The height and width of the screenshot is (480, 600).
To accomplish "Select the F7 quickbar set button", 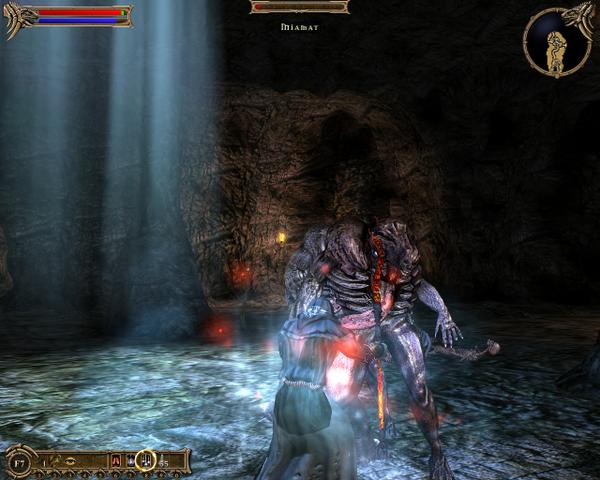I will (x=19, y=461).
